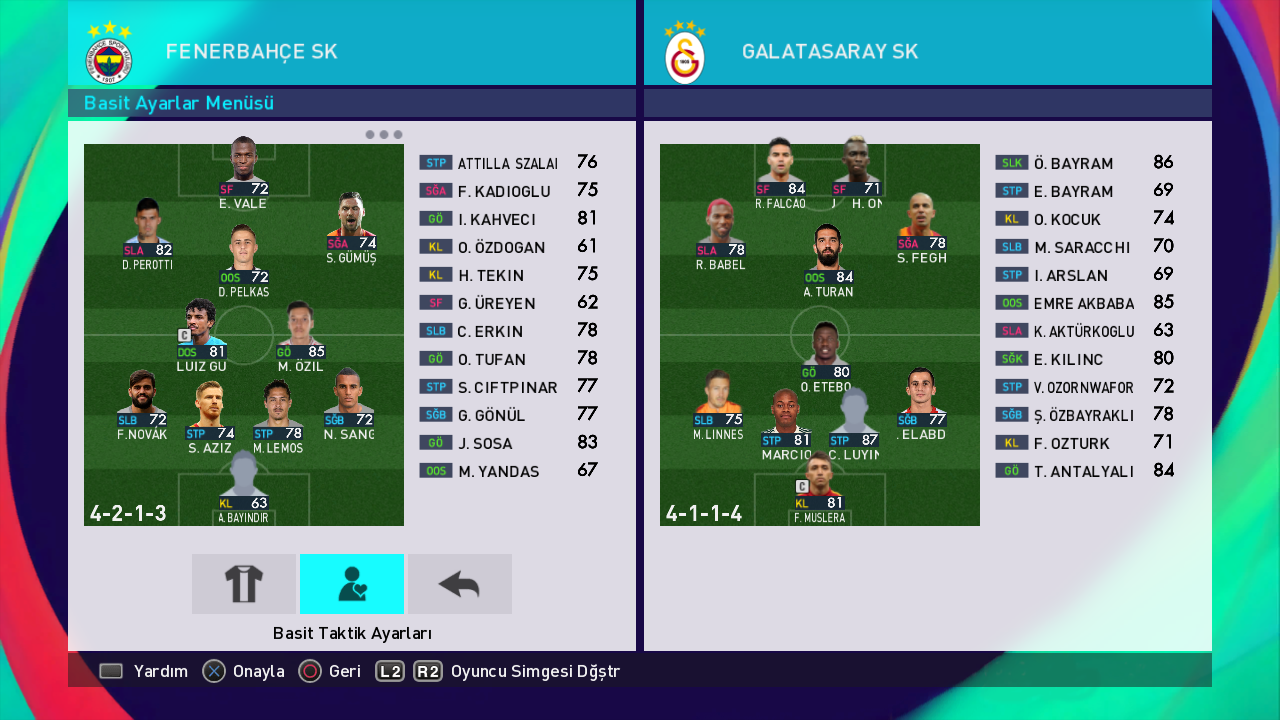Pick J. Sosa from Fenerbahçe substitutes
Screen dimensions: 1280x720
[x=508, y=443]
